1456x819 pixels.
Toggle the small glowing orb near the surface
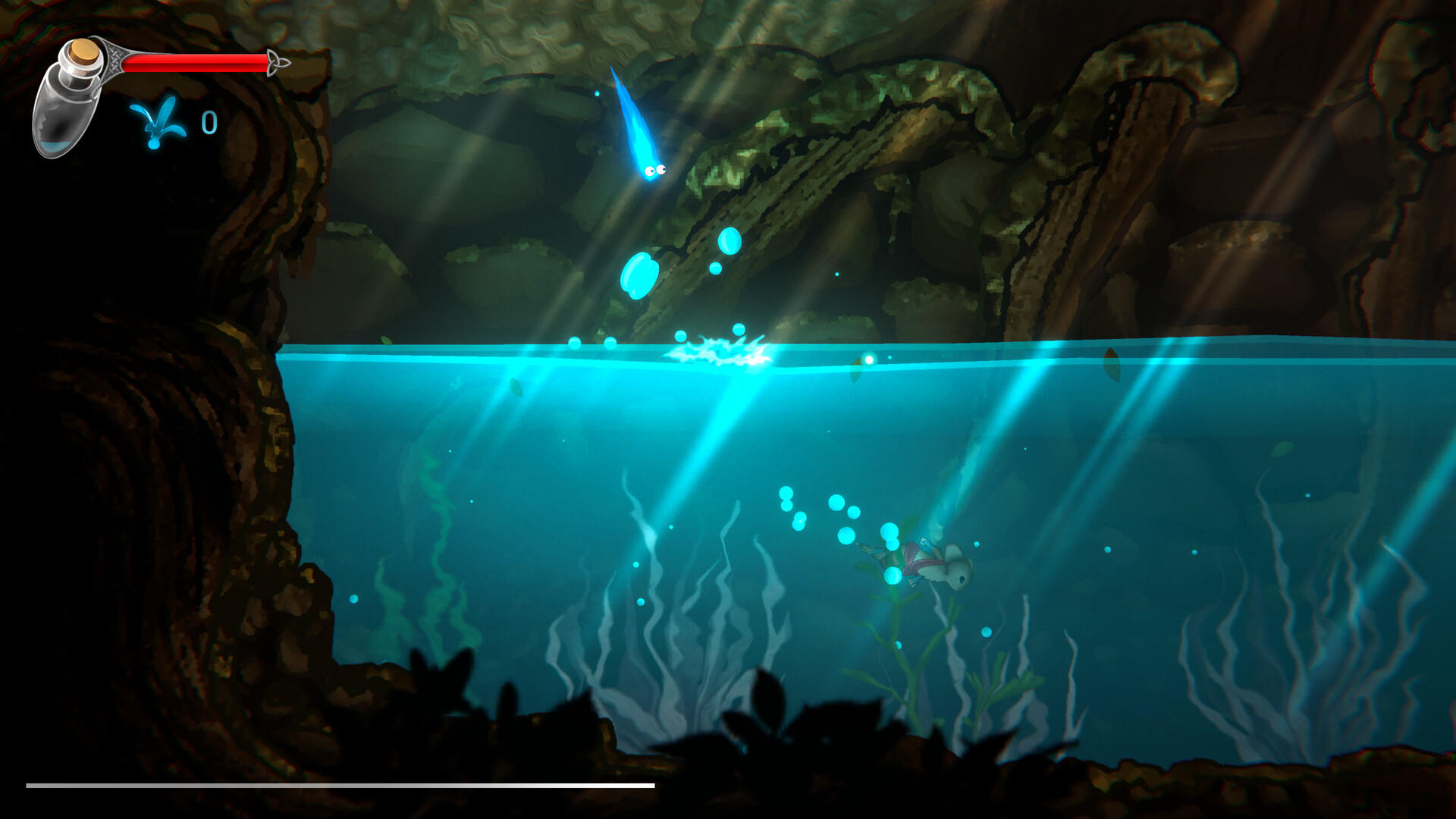(x=871, y=360)
